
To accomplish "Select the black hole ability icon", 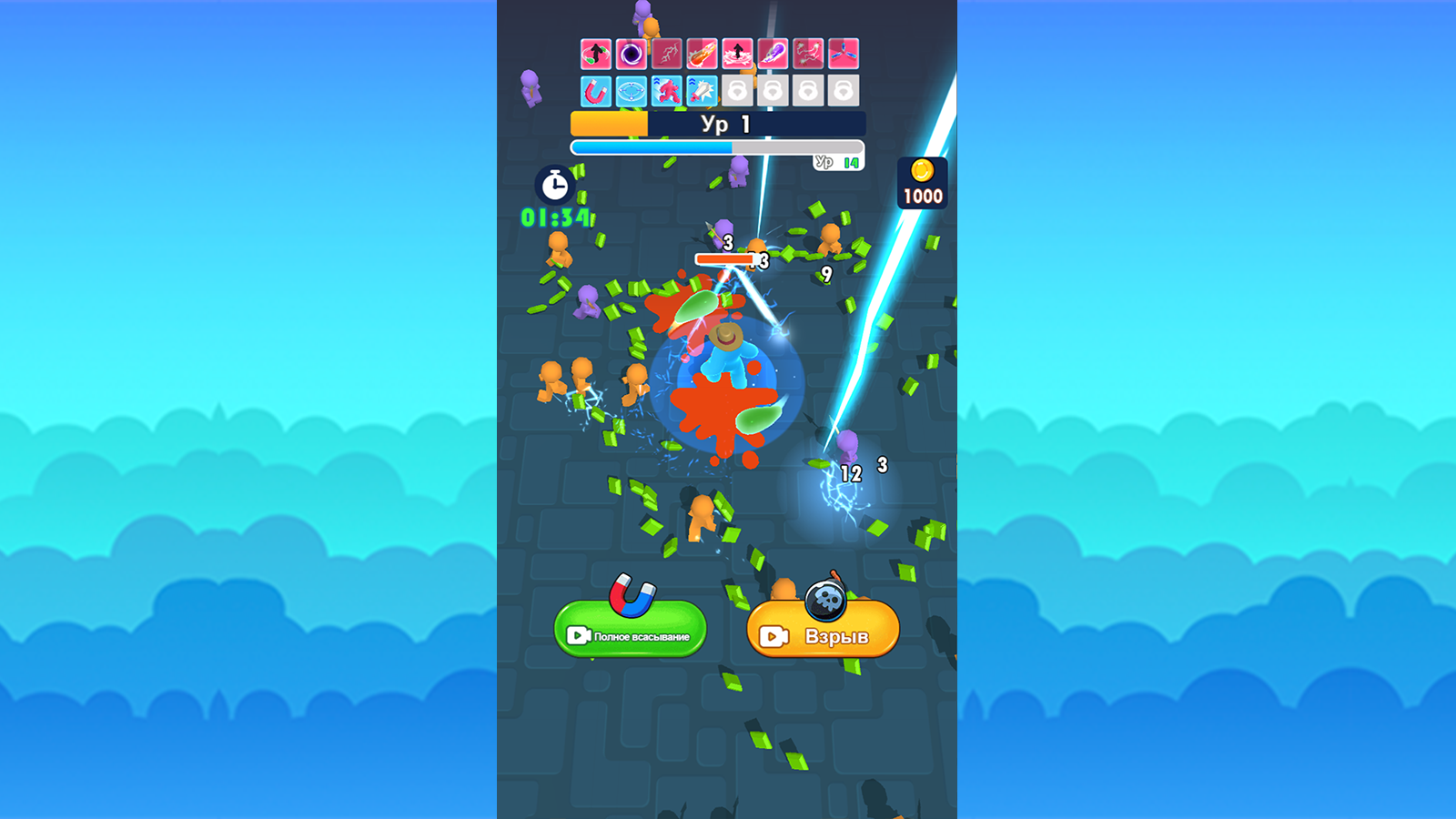I will point(630,53).
